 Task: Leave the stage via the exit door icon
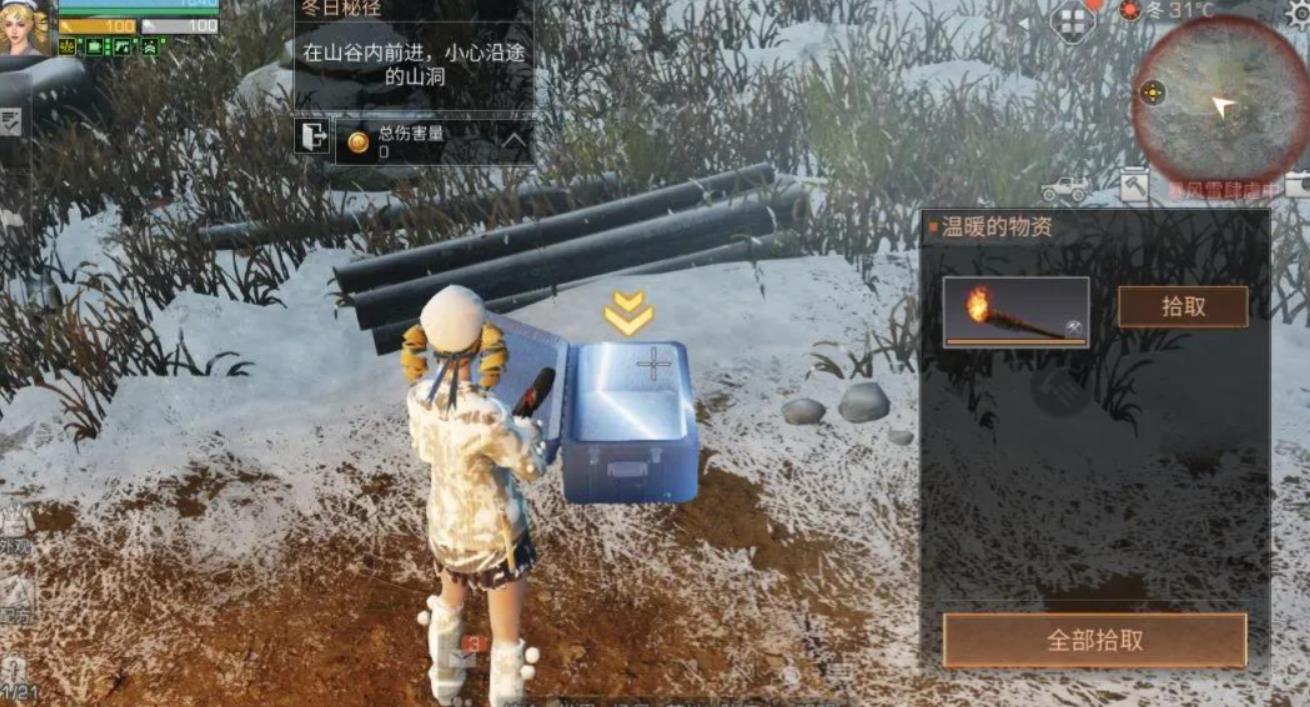[x=311, y=136]
